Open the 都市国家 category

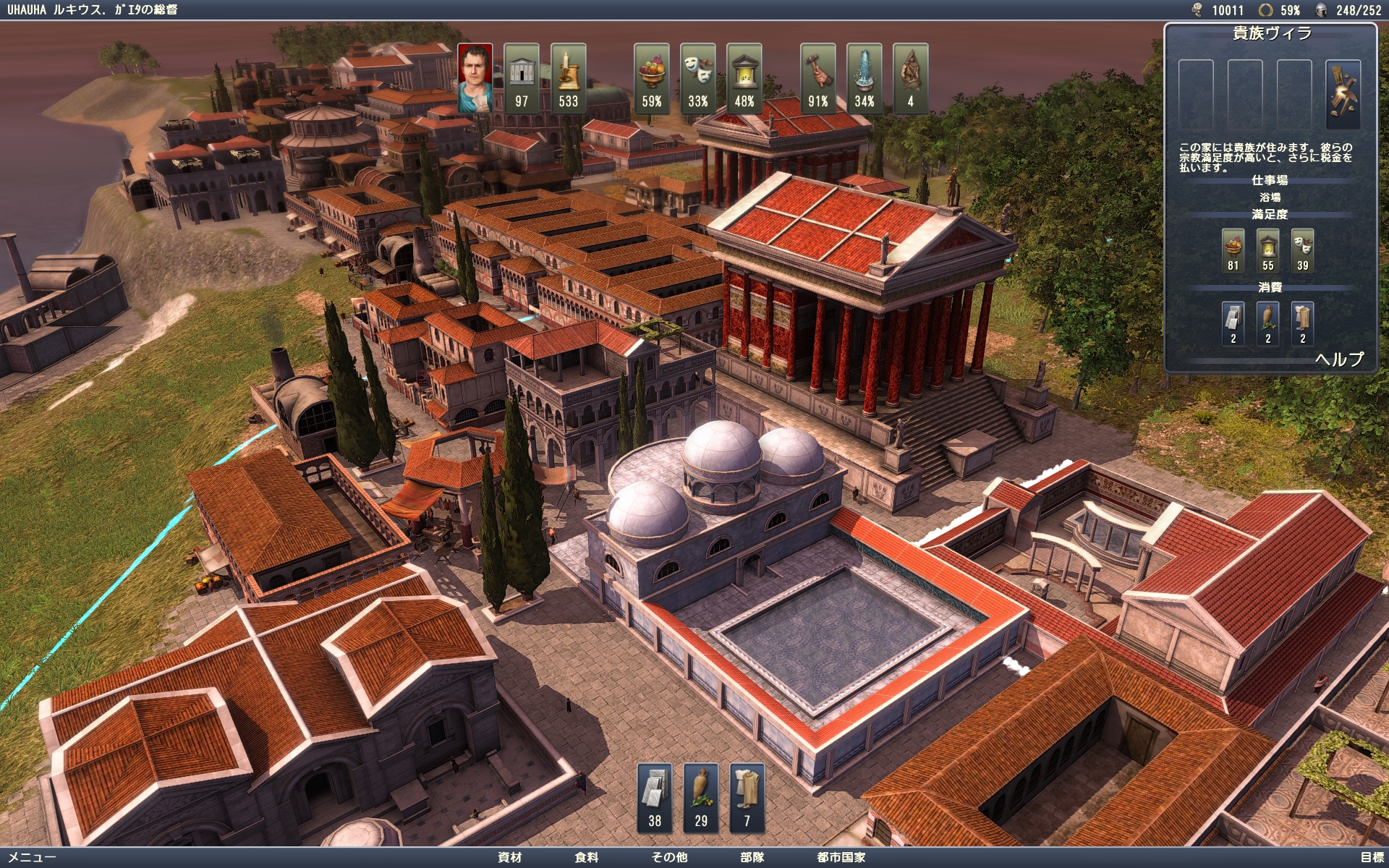(841, 857)
